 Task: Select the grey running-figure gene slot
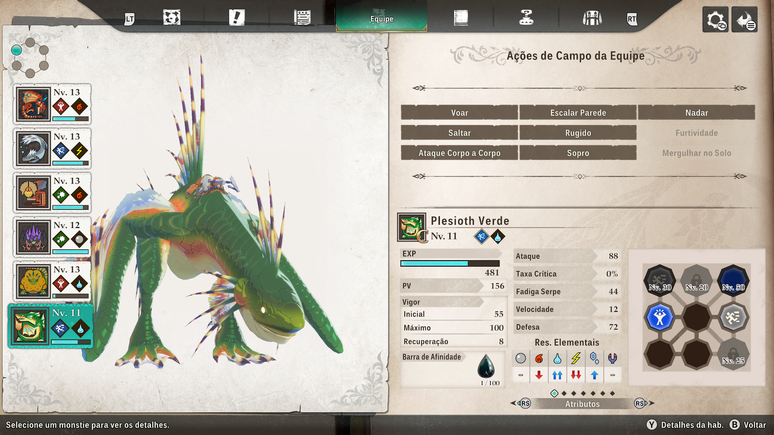733,317
